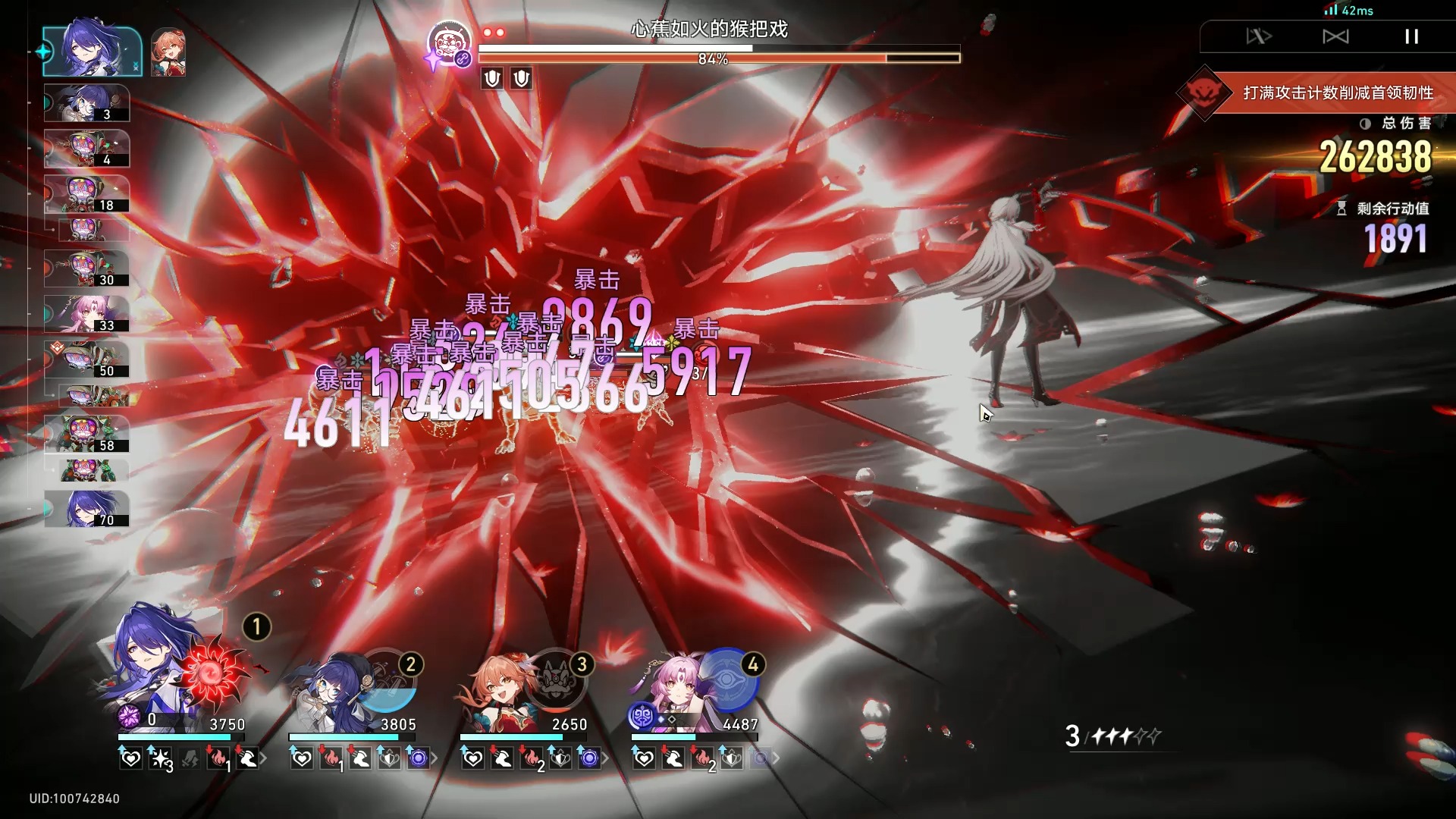The width and height of the screenshot is (1456, 819).
Task: Click Guinaifen's small portrait in turn order
Action: point(168,53)
